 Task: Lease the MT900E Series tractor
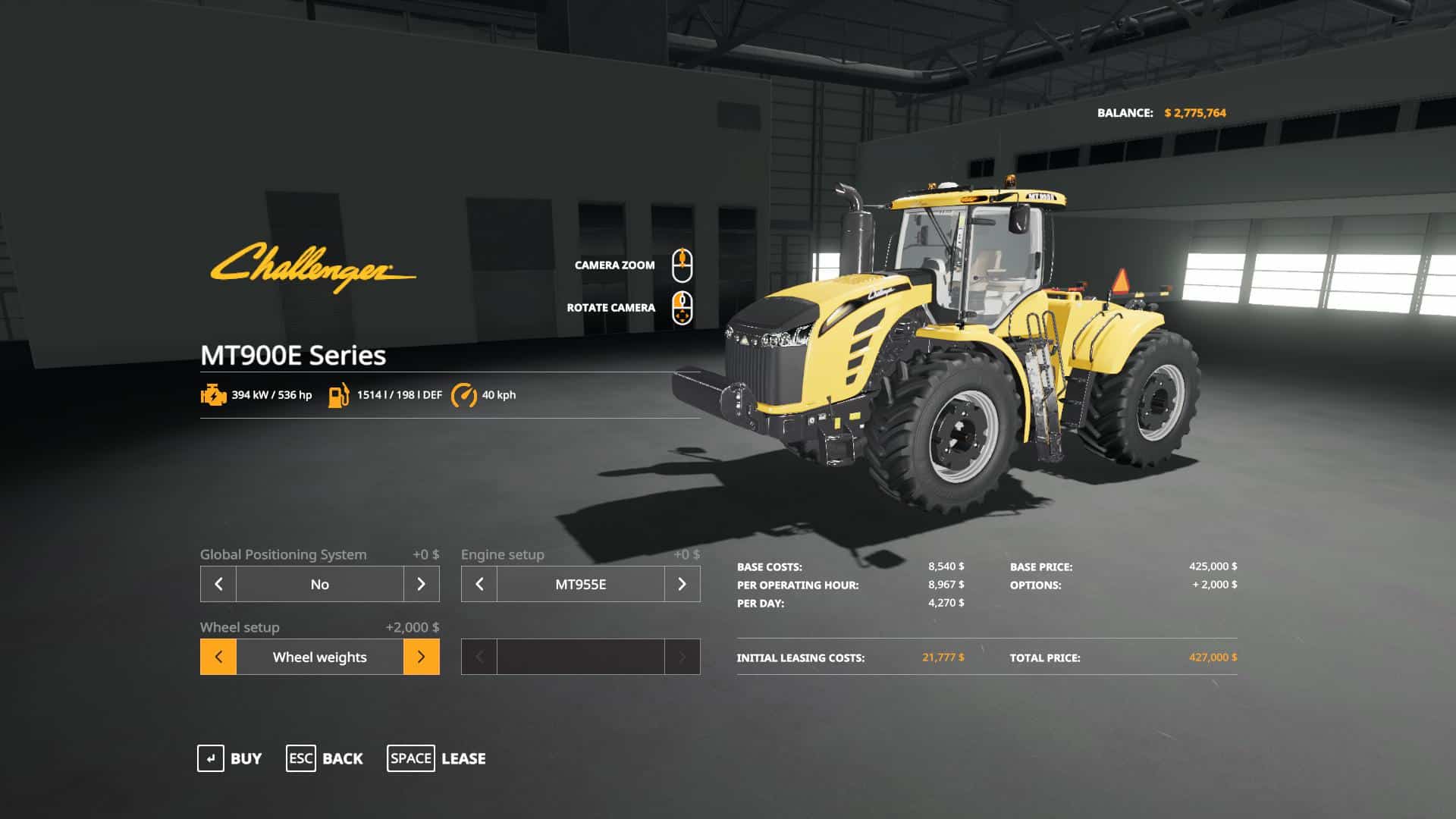tap(437, 758)
